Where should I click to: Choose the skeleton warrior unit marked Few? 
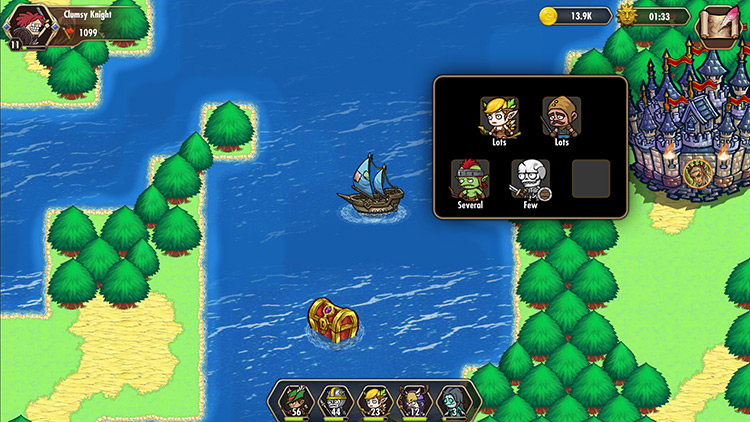tap(530, 180)
